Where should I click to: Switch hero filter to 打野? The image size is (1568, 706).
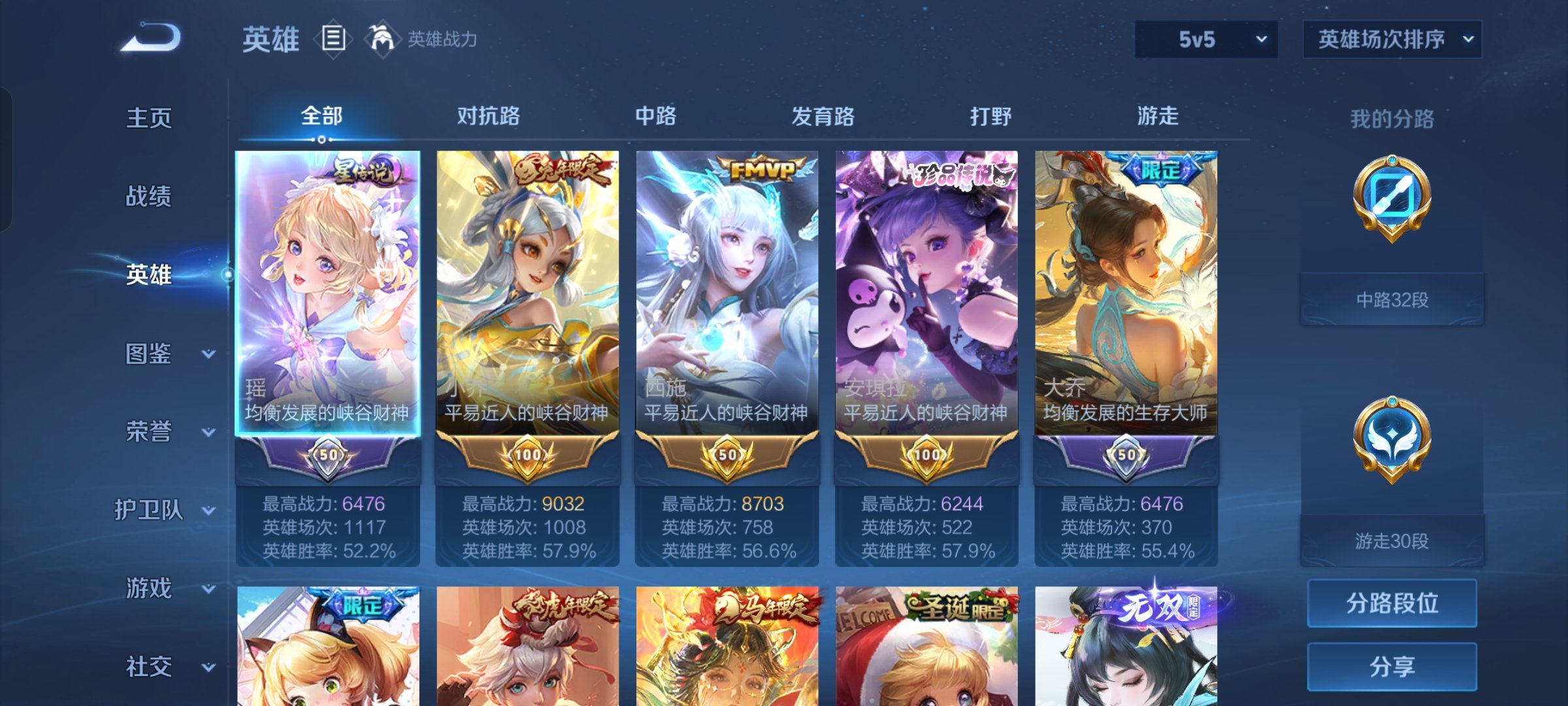(x=990, y=116)
